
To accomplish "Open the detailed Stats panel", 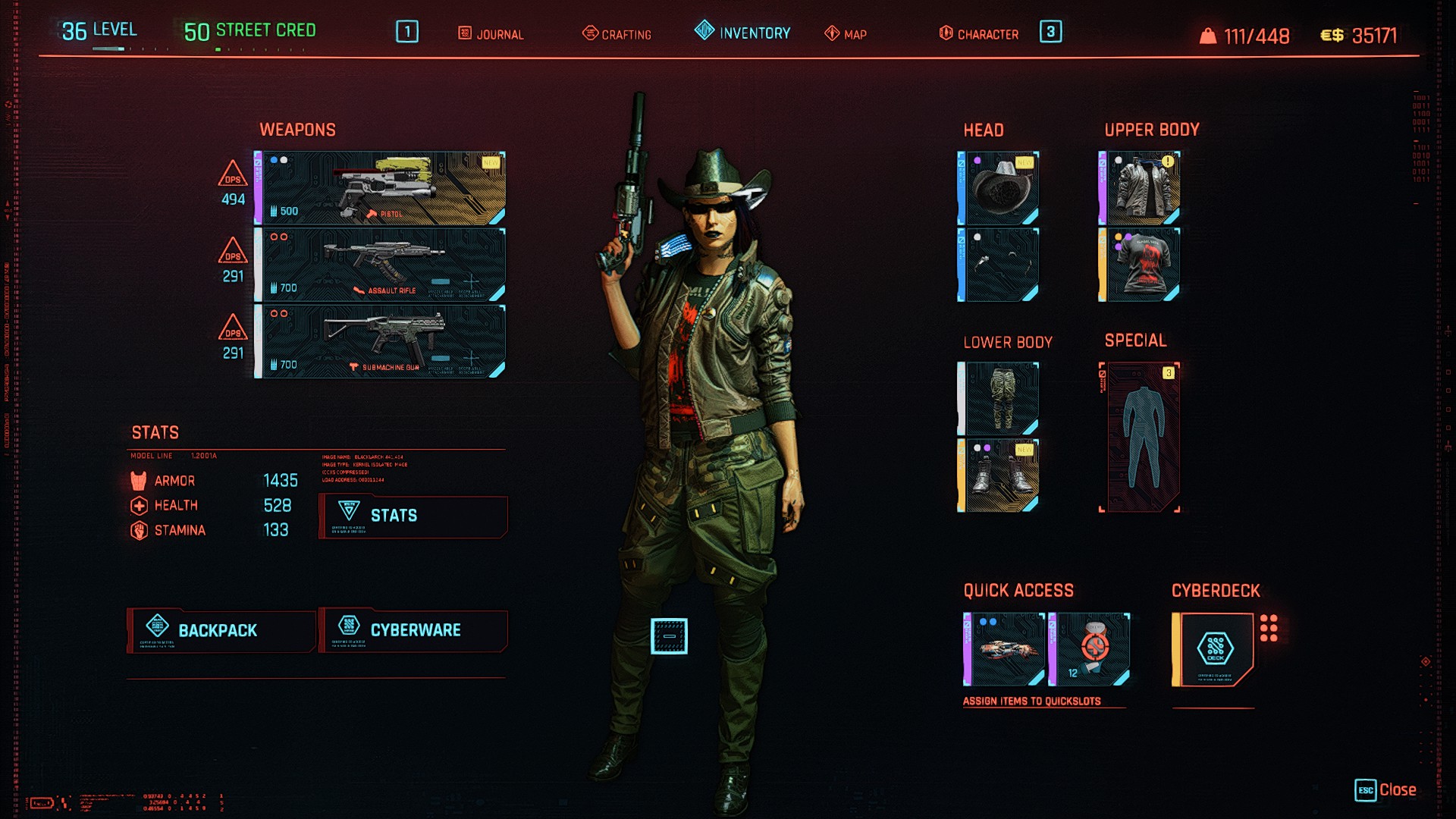I will (413, 516).
